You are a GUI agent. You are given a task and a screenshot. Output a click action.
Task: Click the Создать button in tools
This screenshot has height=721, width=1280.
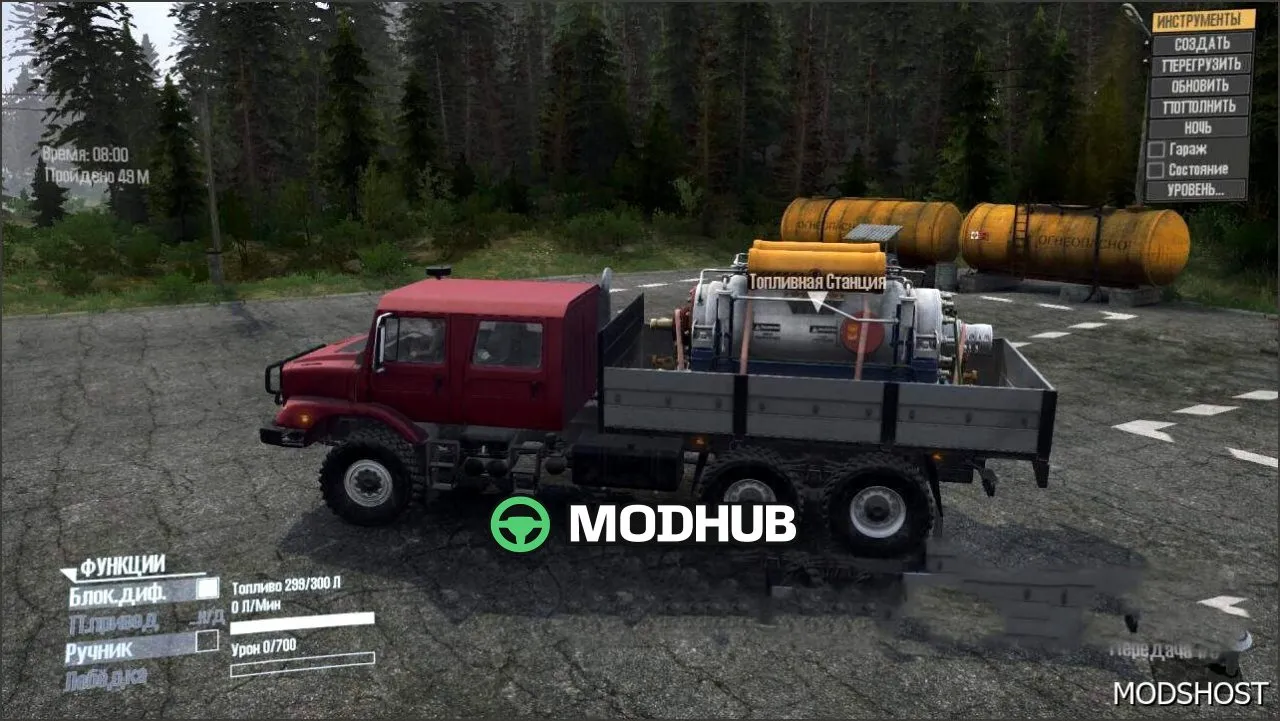[1202, 43]
